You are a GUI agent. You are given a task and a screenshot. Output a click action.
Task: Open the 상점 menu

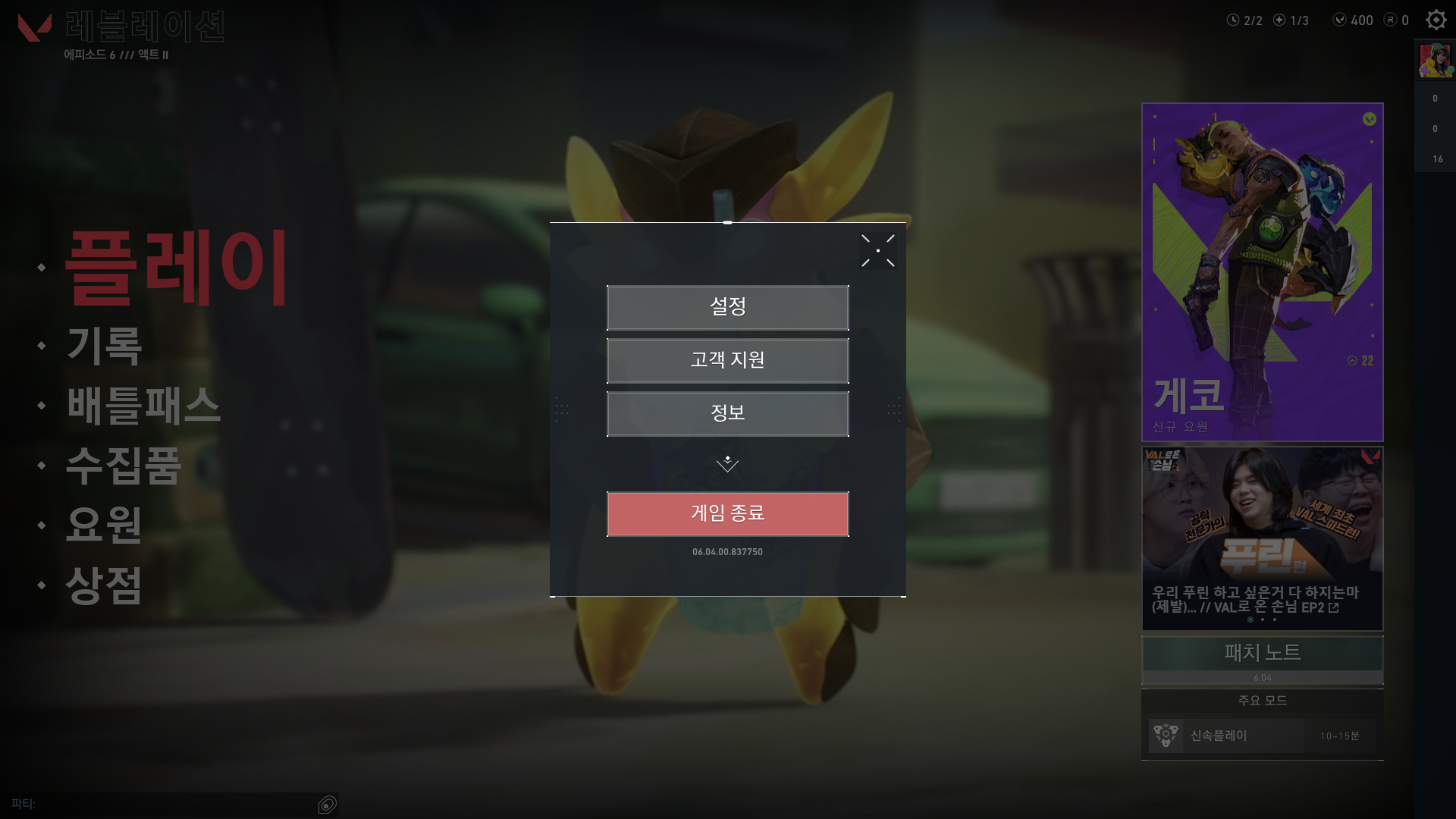[103, 584]
